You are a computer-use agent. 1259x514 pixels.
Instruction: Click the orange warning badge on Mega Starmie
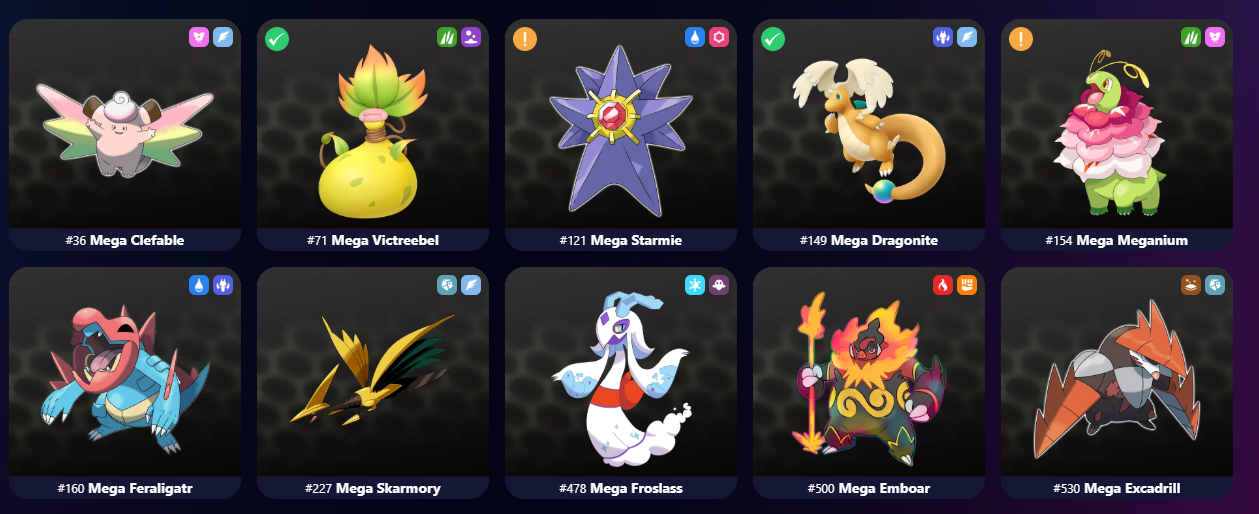coord(525,39)
